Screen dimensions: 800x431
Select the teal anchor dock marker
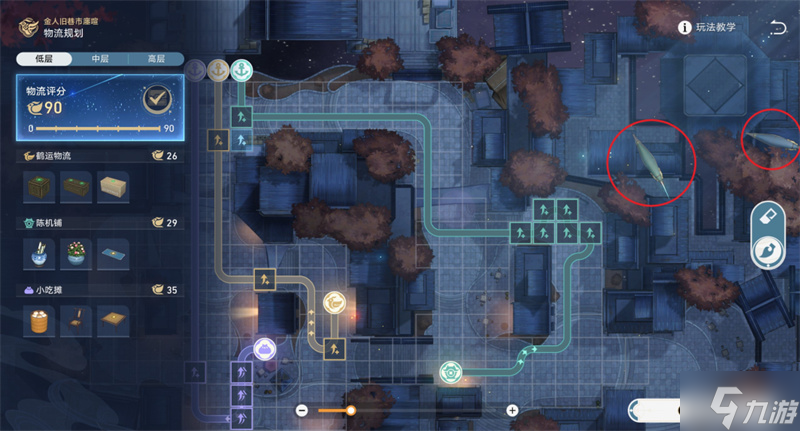(241, 69)
